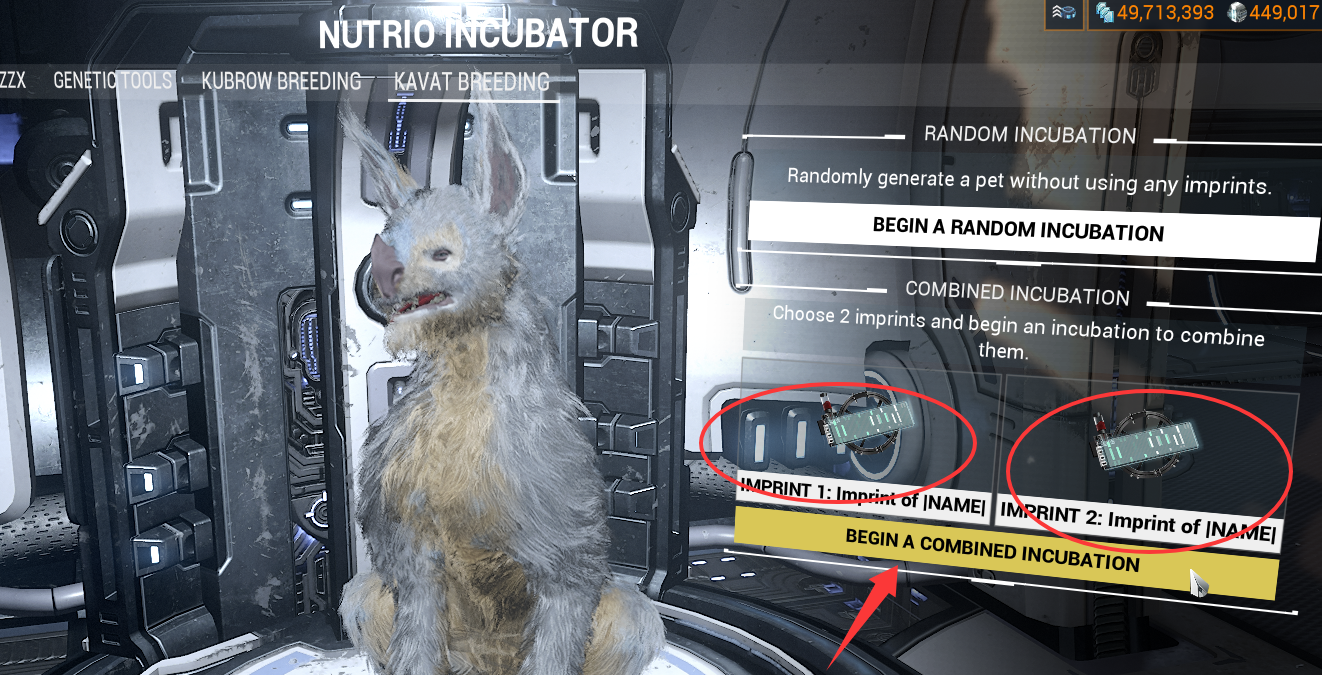
Task: Open the Kubrow Breeding tab
Action: 281,81
